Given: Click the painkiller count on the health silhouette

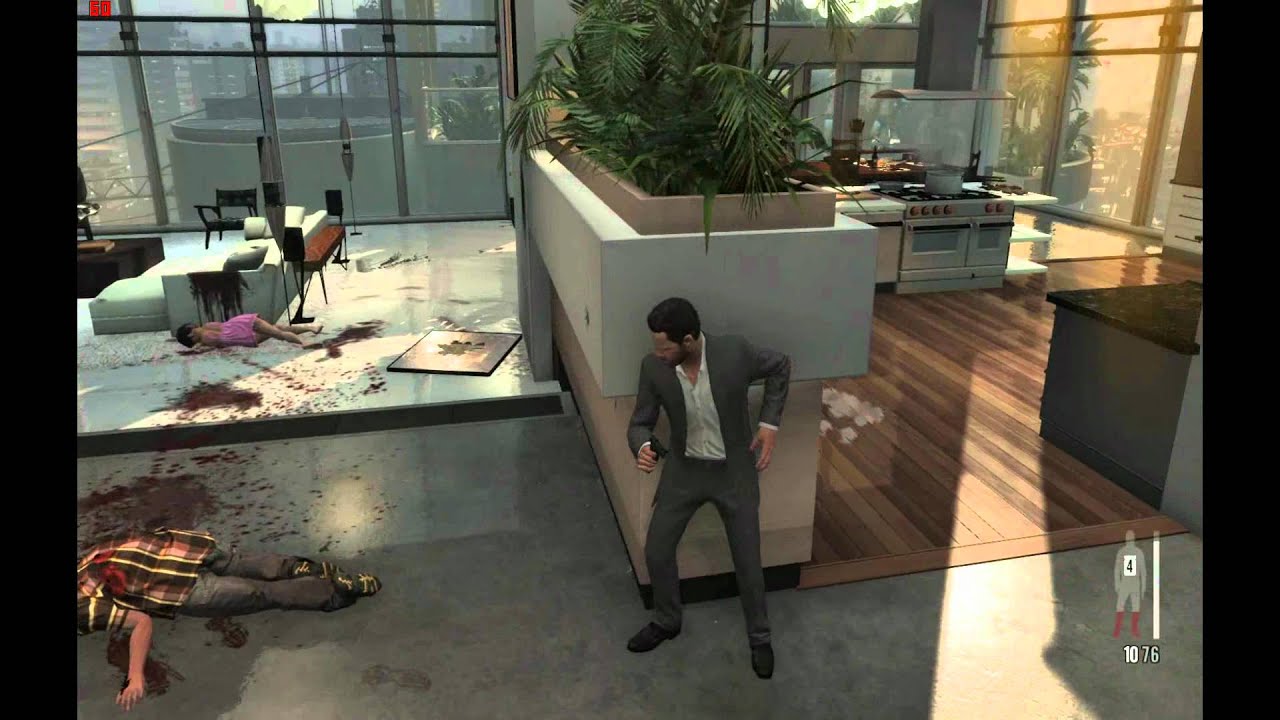Looking at the screenshot, I should click(1130, 566).
